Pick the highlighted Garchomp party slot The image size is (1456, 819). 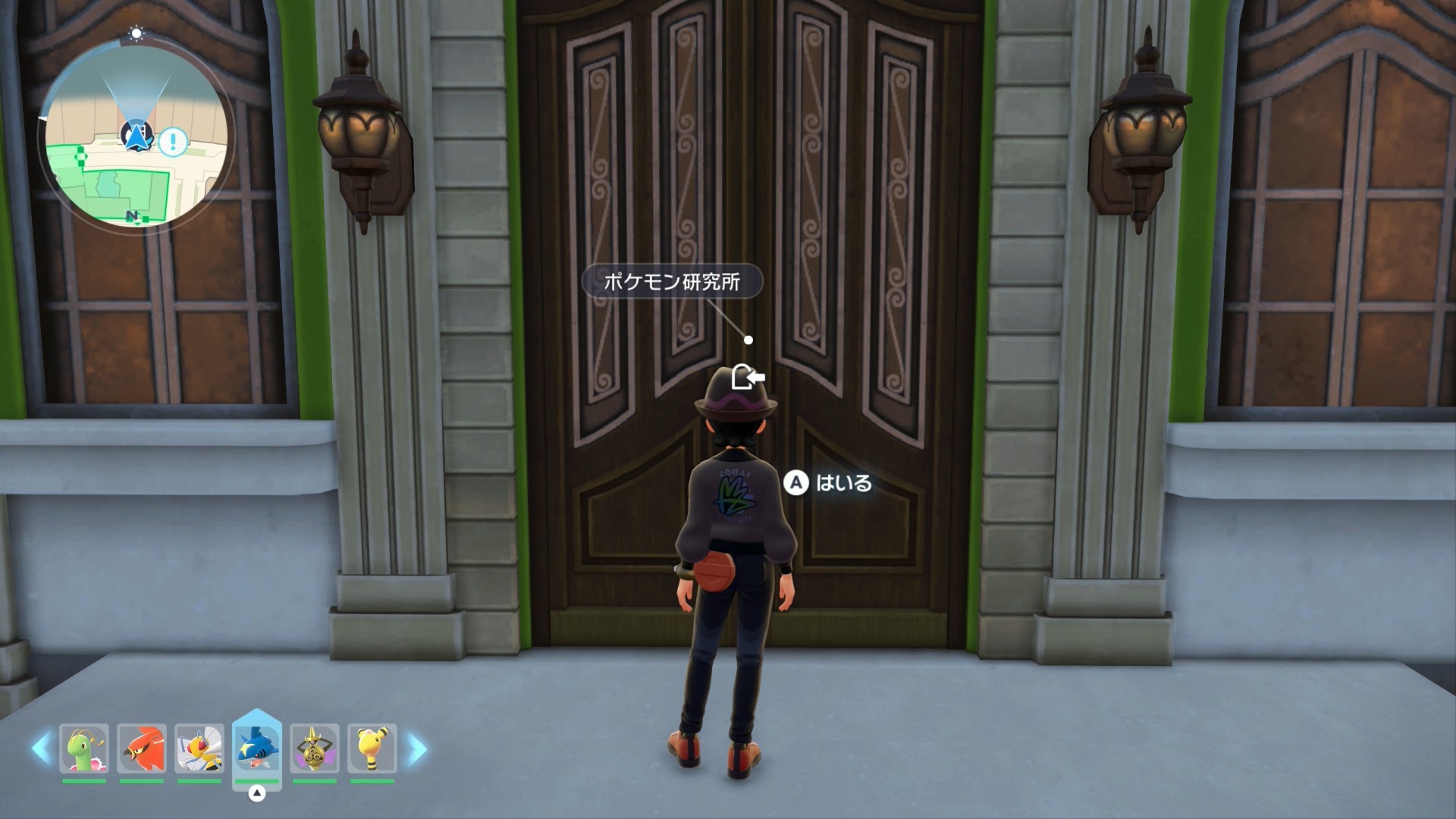pos(257,748)
